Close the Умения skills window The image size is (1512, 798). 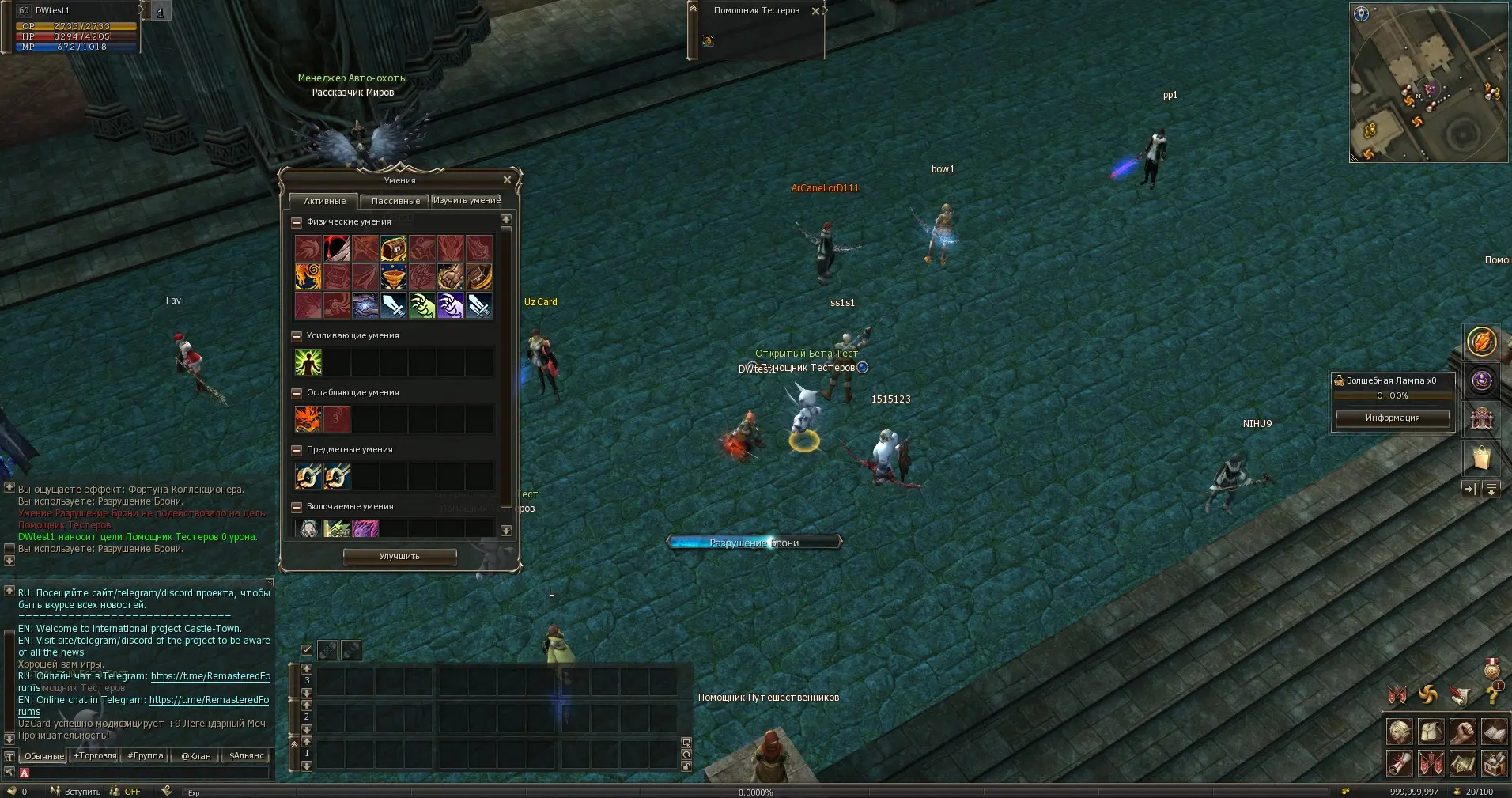tap(507, 180)
